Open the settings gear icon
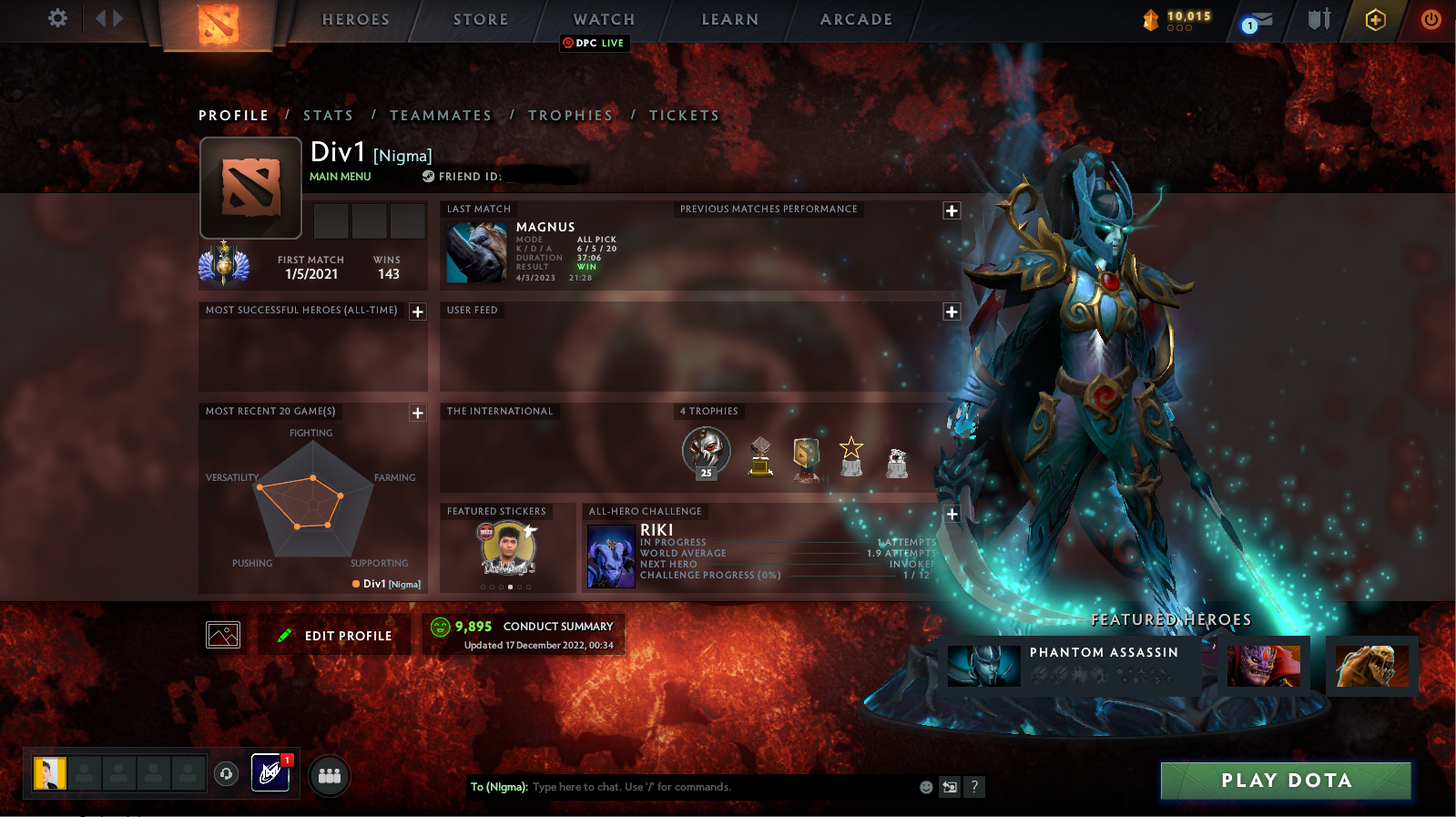The height and width of the screenshot is (817, 1456). tap(56, 18)
